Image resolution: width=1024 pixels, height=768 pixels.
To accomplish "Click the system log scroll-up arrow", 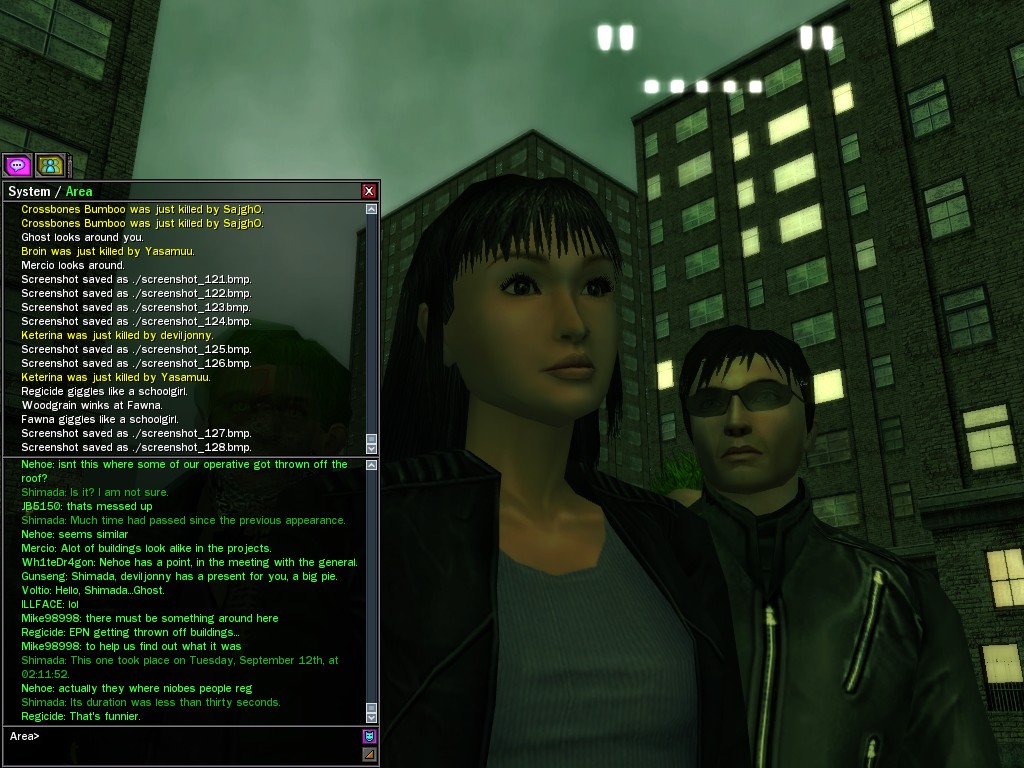I will pyautogui.click(x=372, y=209).
